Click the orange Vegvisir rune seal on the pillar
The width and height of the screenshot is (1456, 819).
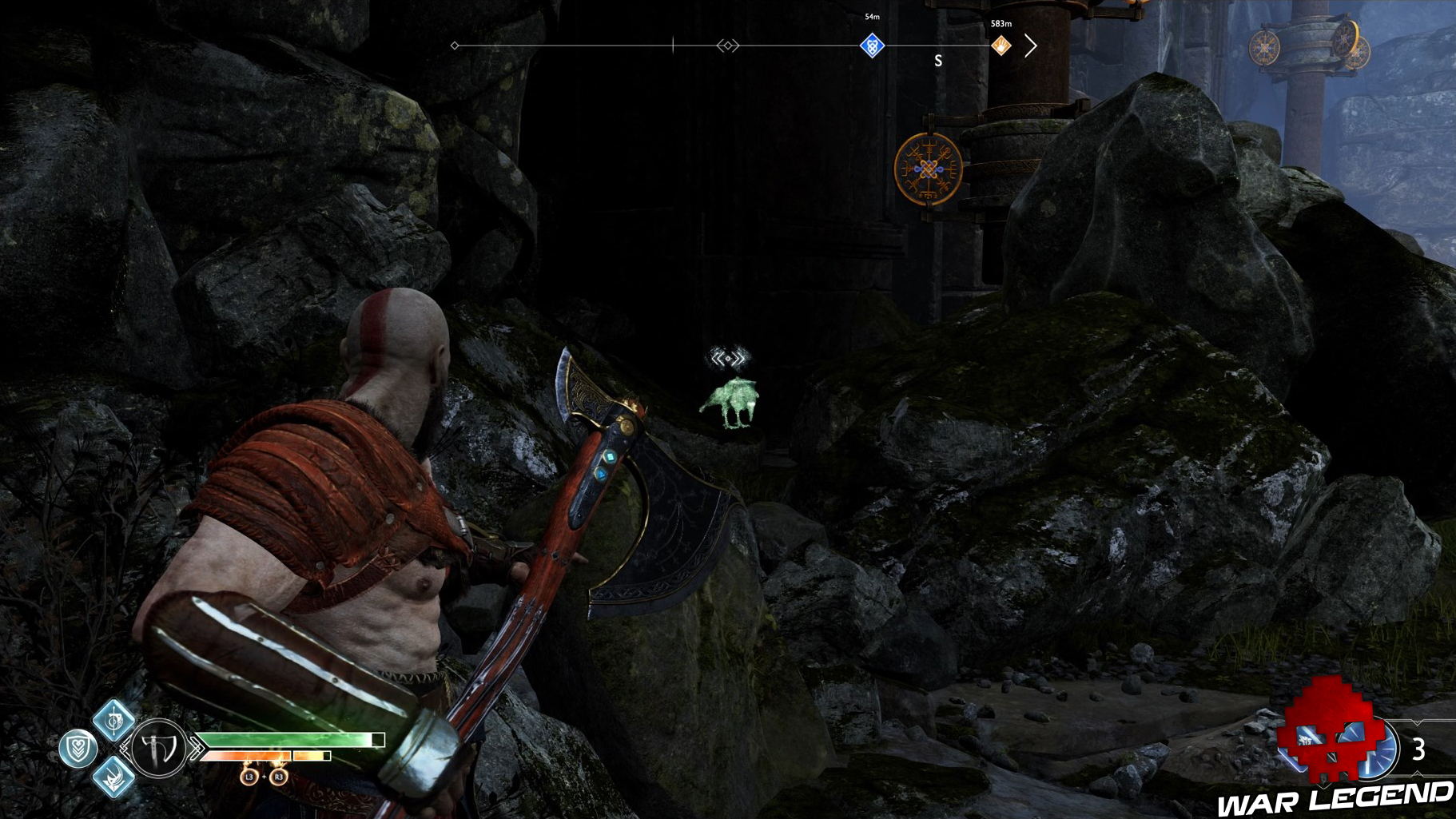929,169
